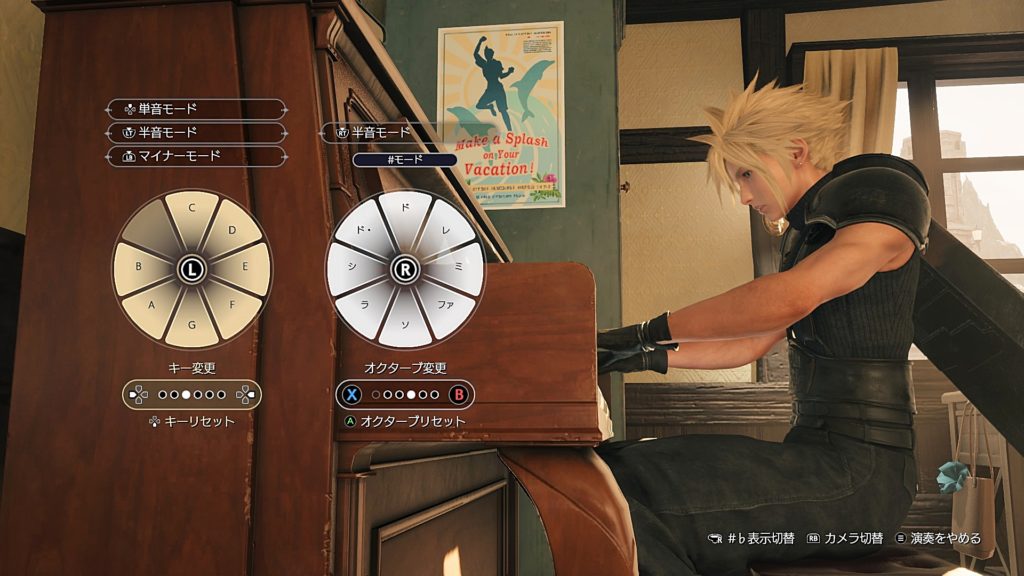Image resolution: width=1024 pixels, height=576 pixels.
Task: Choose the シ note wedge
Action: click(349, 268)
